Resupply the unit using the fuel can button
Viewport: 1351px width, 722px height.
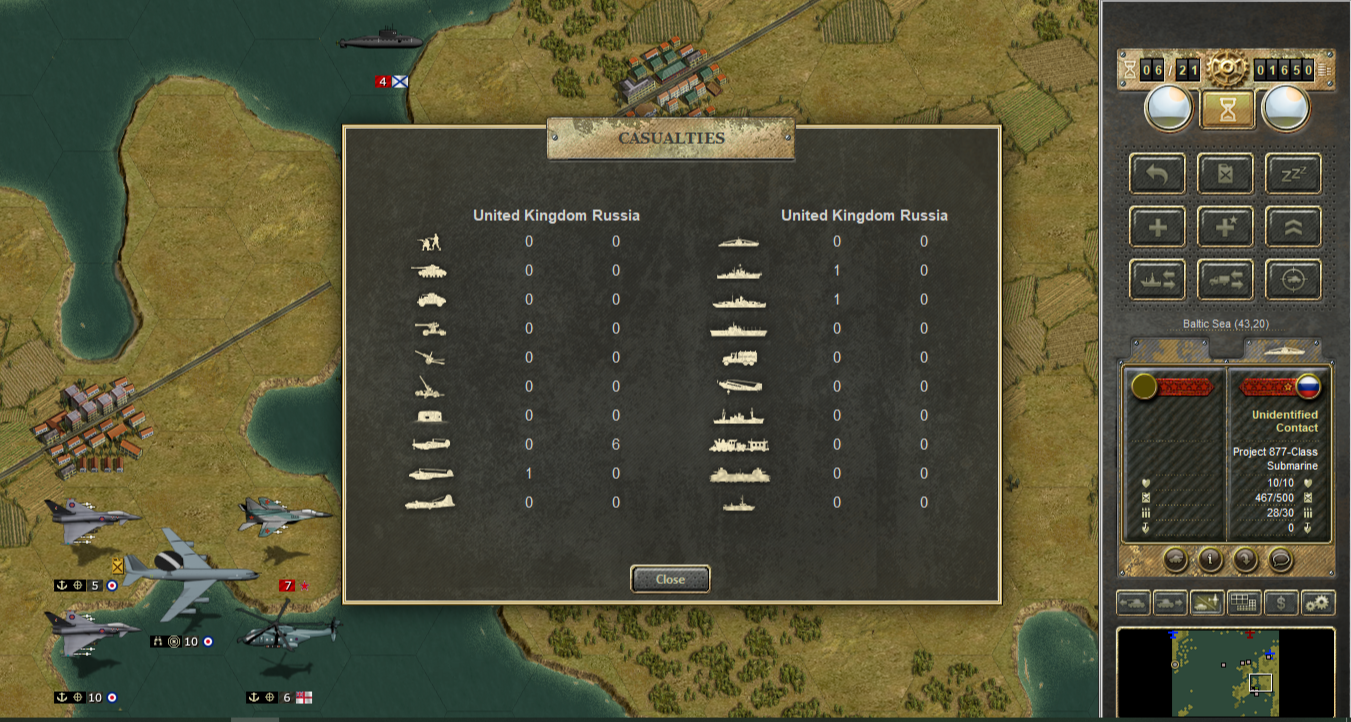[1225, 173]
